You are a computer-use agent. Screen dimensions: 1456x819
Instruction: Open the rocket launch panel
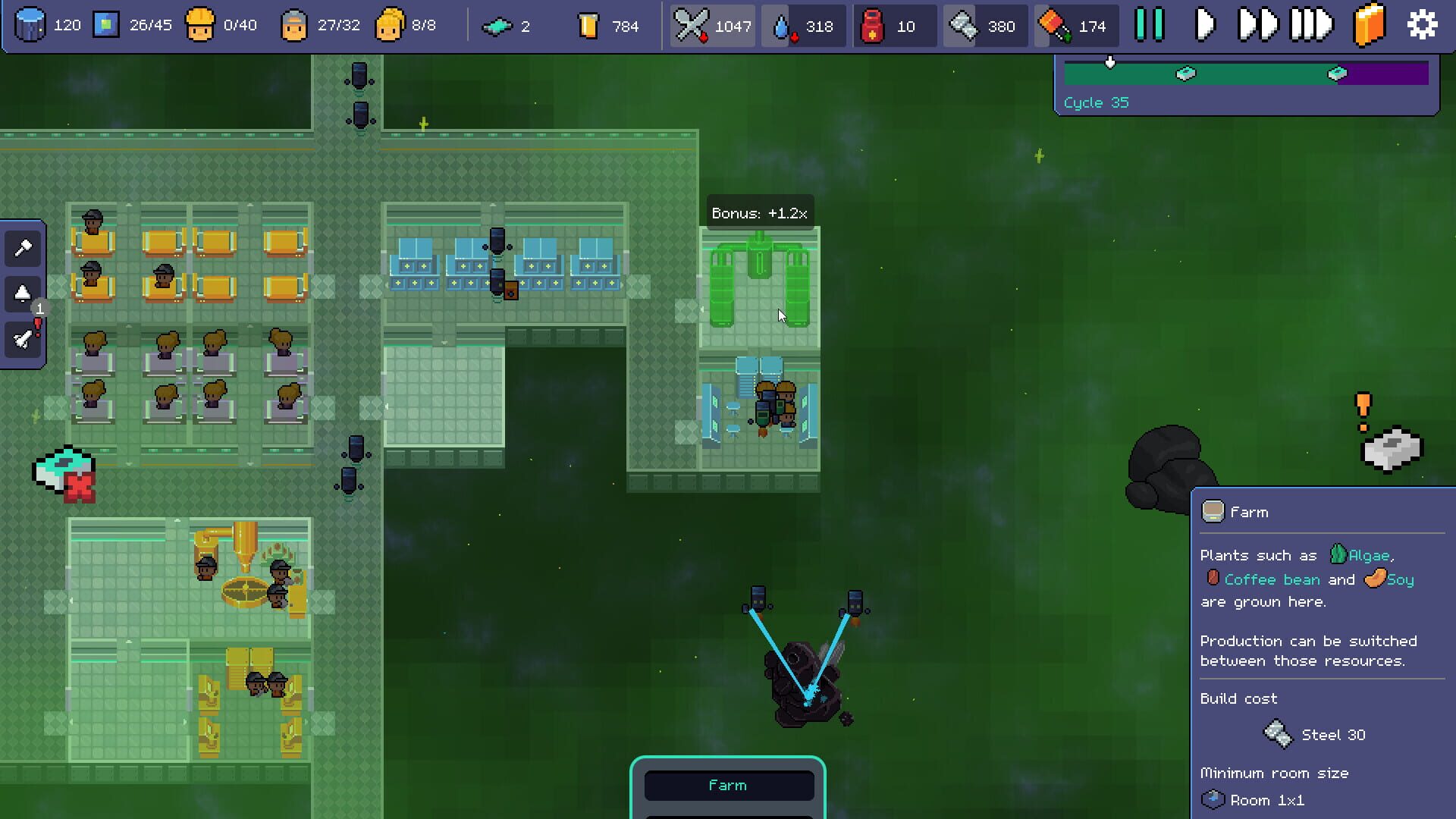(x=23, y=340)
